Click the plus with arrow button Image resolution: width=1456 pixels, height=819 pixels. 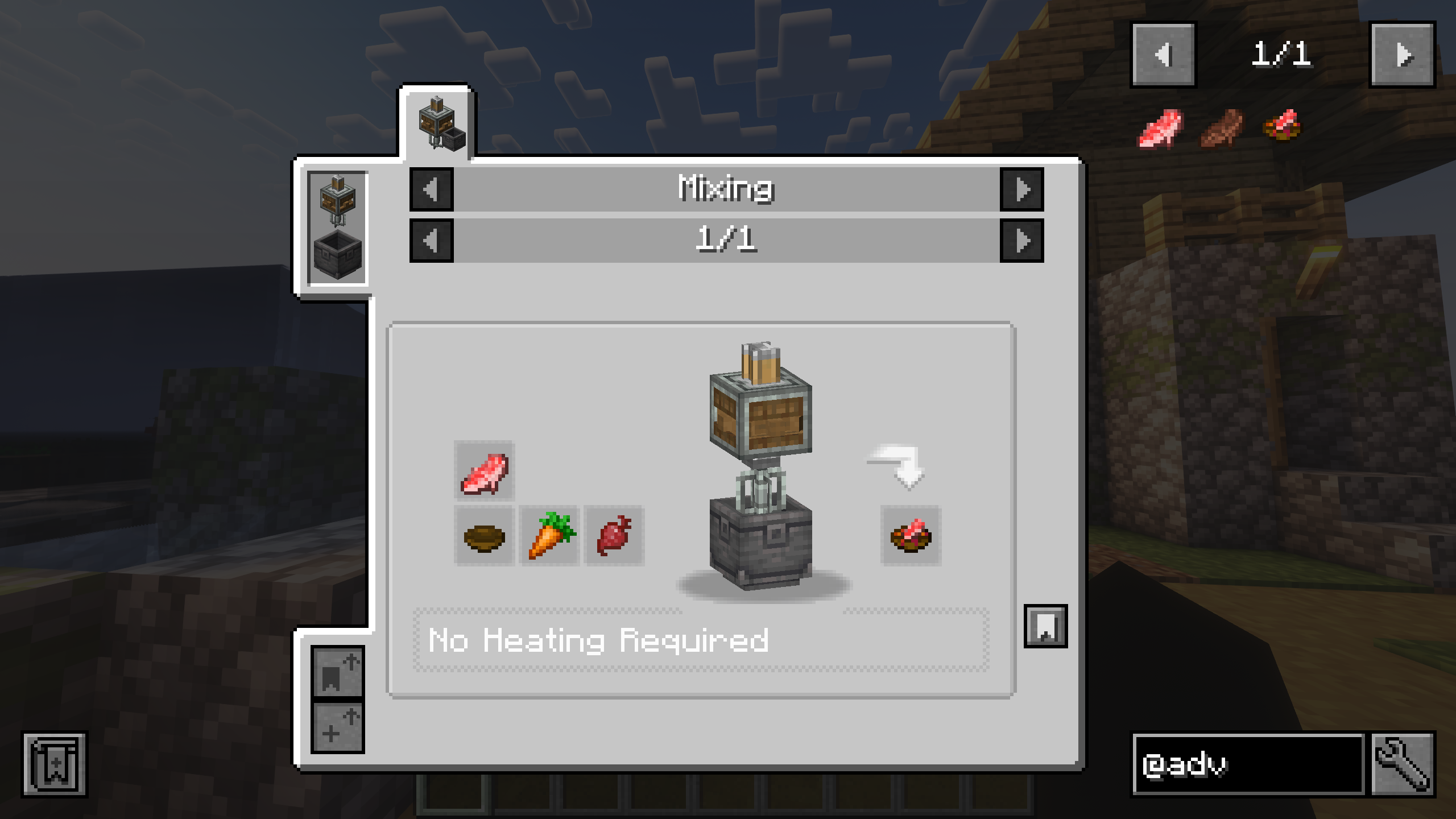(338, 727)
